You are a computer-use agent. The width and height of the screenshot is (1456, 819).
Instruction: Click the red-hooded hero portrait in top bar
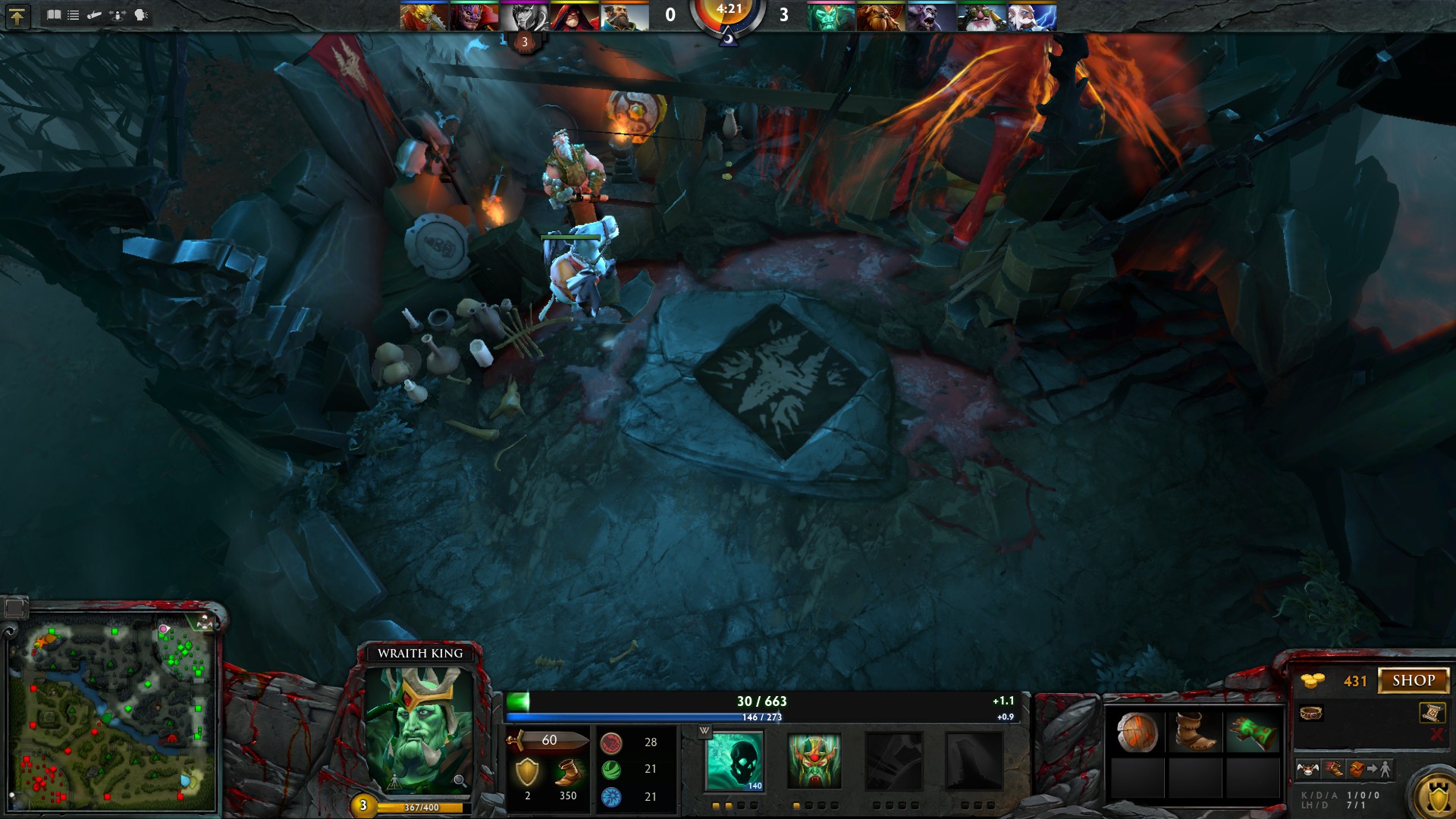575,17
